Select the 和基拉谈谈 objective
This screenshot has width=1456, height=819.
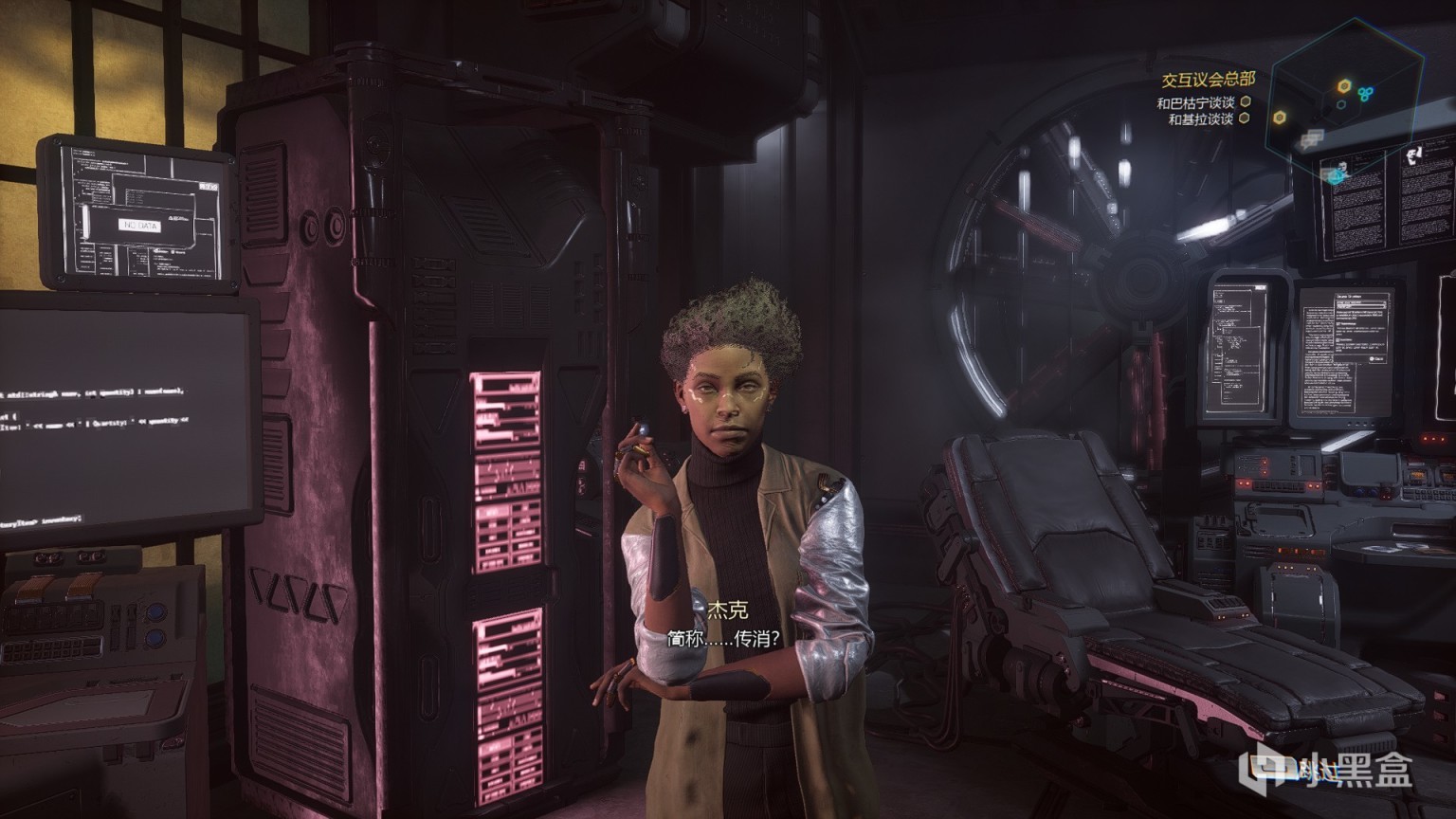coord(1200,118)
